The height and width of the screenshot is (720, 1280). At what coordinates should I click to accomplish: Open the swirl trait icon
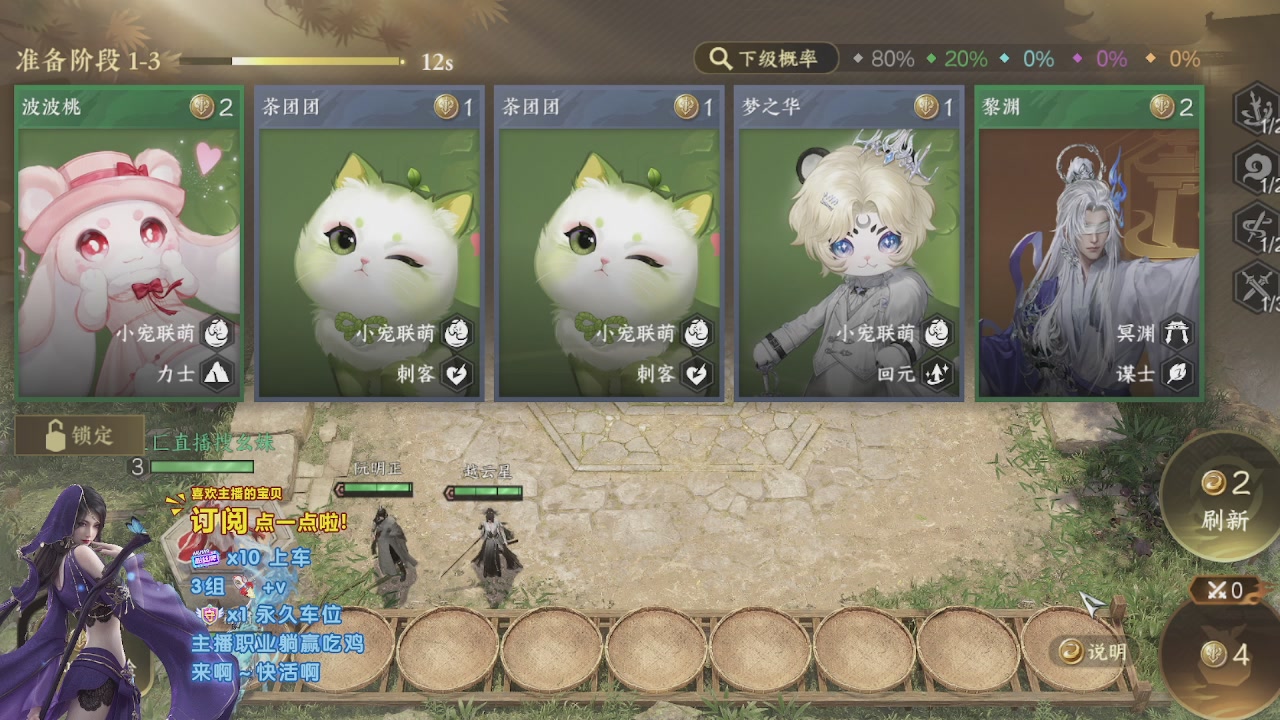pyautogui.click(x=1255, y=169)
